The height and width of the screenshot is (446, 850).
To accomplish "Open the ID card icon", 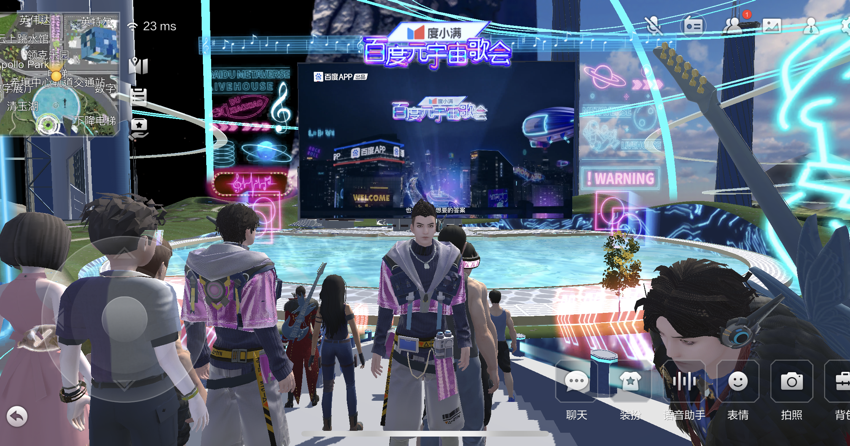I will click(x=694, y=25).
